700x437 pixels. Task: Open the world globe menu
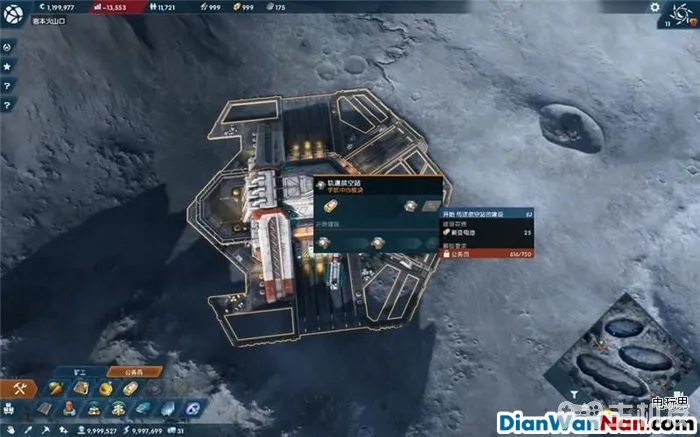(x=14, y=11)
